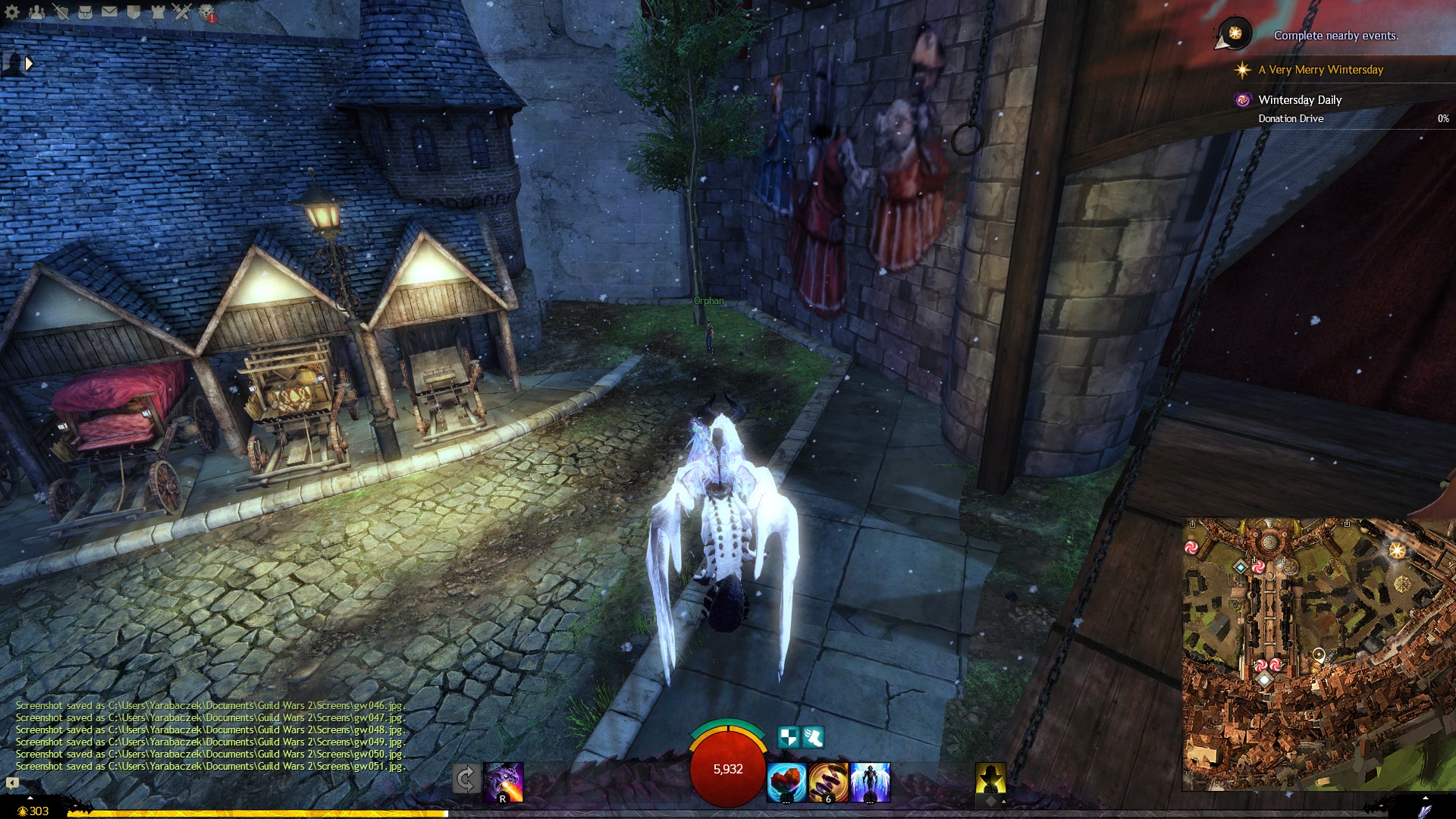Screen dimensions: 1456x819
Task: Open the Hero panel sword-and-shield icon
Action: [x=61, y=11]
